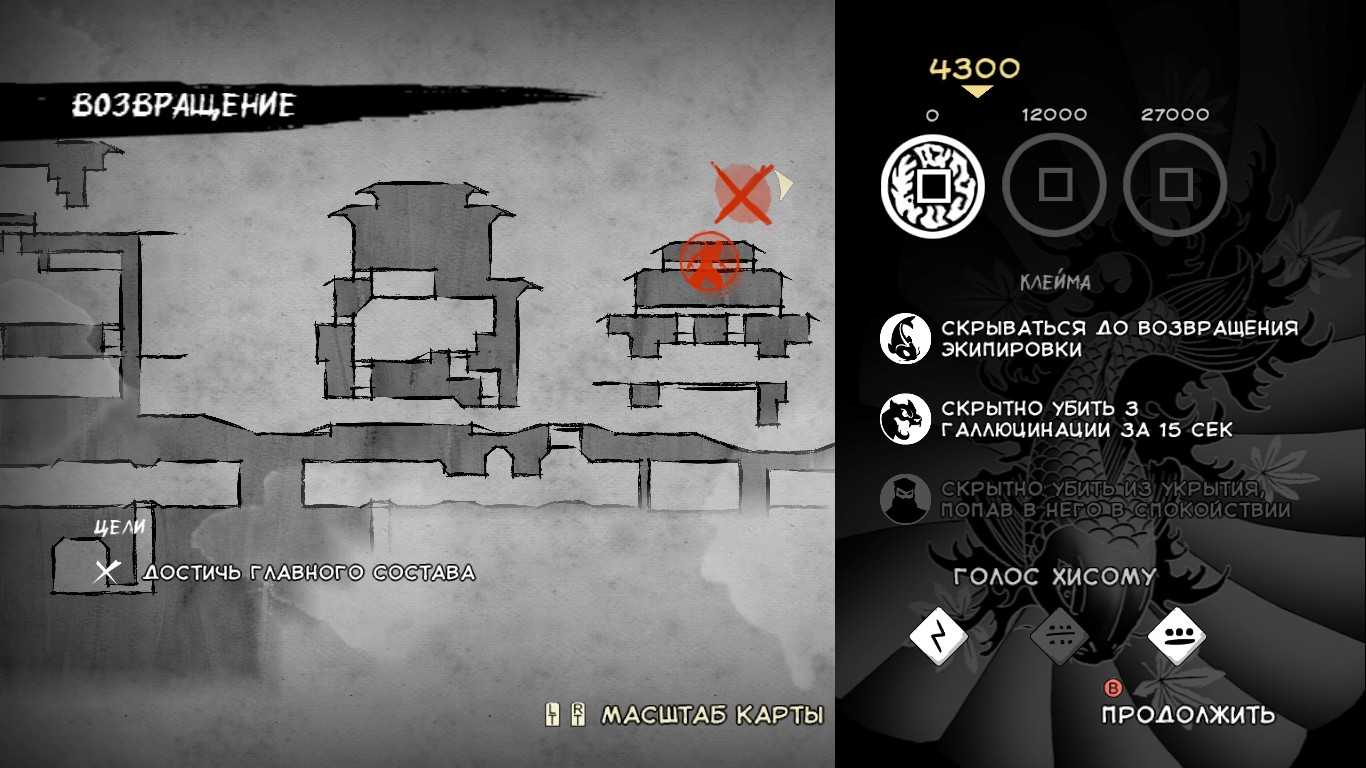Choose the rightmost white Голос Хисому scroll
The image size is (1366, 768).
[x=1177, y=636]
